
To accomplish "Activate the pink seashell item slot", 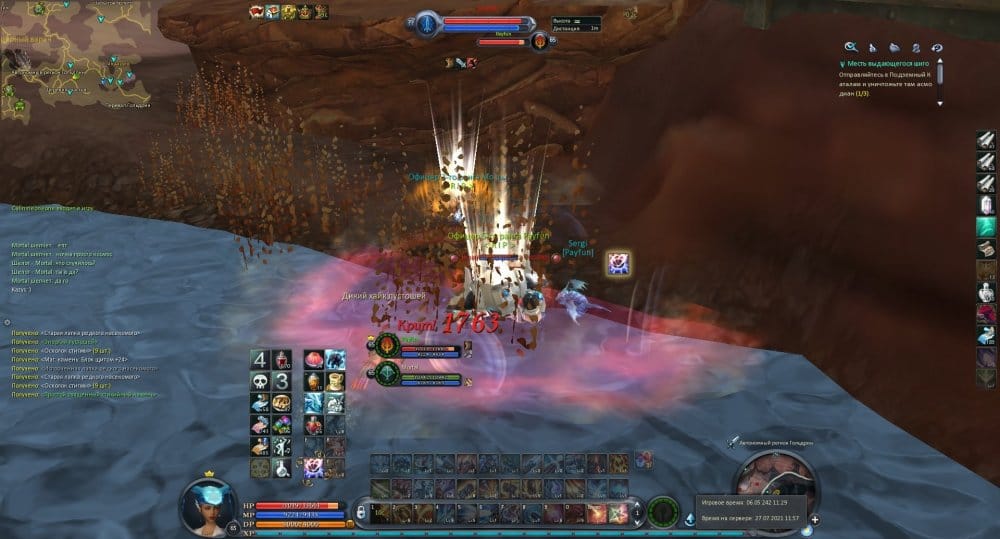I will point(313,360).
